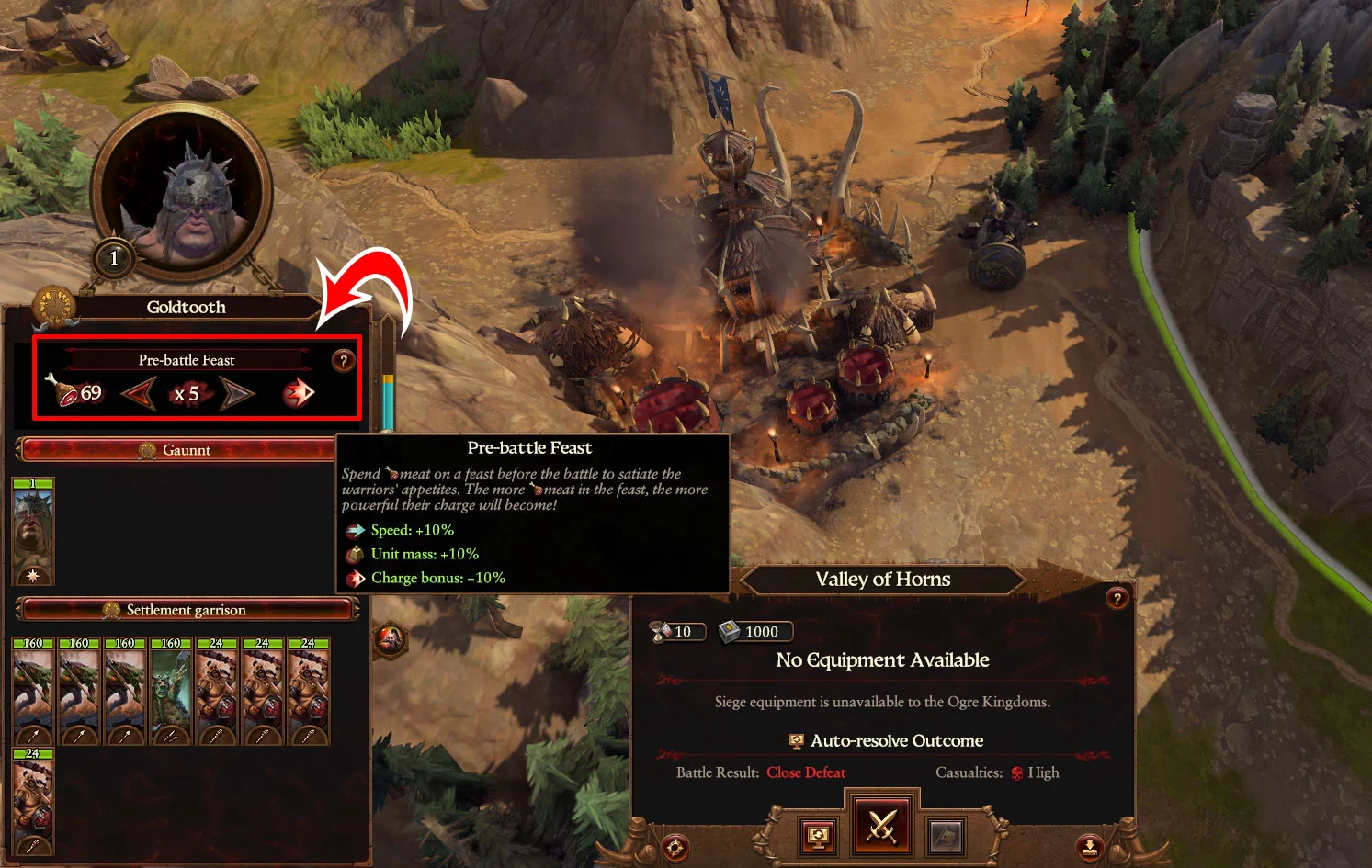Viewport: 1372px width, 868px height.
Task: Select the garrison unit card in second row
Action: point(33,801)
